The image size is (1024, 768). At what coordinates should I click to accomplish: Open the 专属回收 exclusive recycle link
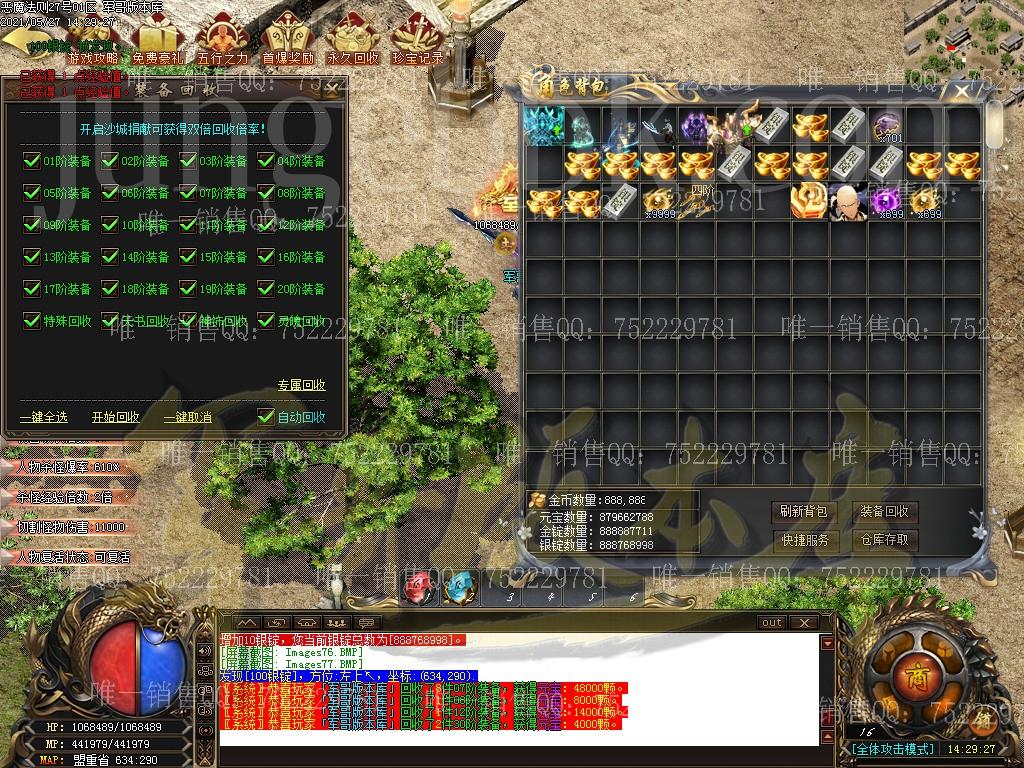coord(301,385)
